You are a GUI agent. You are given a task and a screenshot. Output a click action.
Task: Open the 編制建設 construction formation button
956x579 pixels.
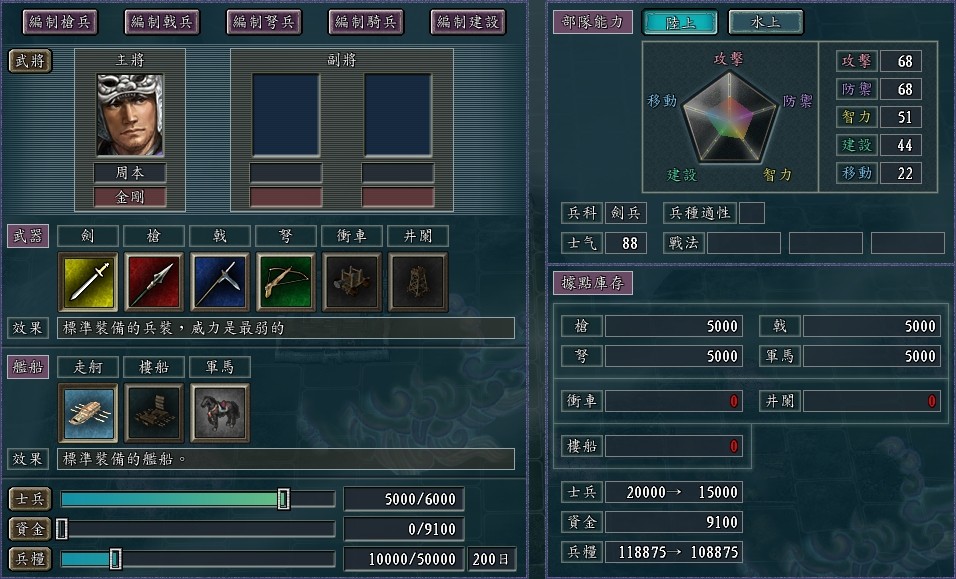click(x=467, y=21)
